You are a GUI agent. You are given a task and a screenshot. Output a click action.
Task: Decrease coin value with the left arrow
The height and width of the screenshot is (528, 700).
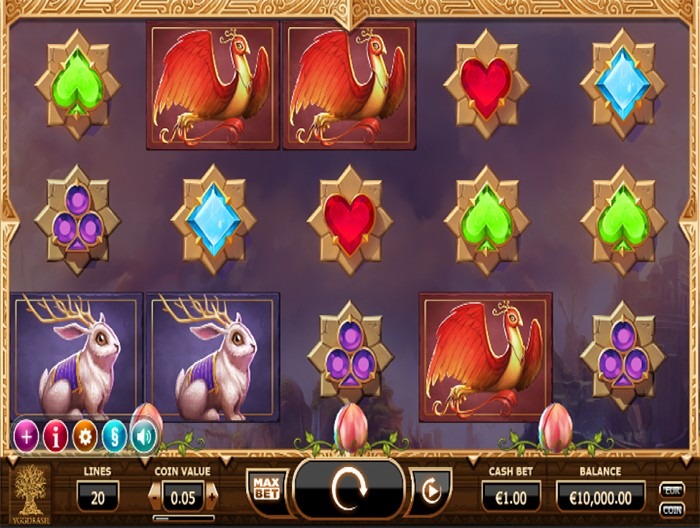coord(155,496)
